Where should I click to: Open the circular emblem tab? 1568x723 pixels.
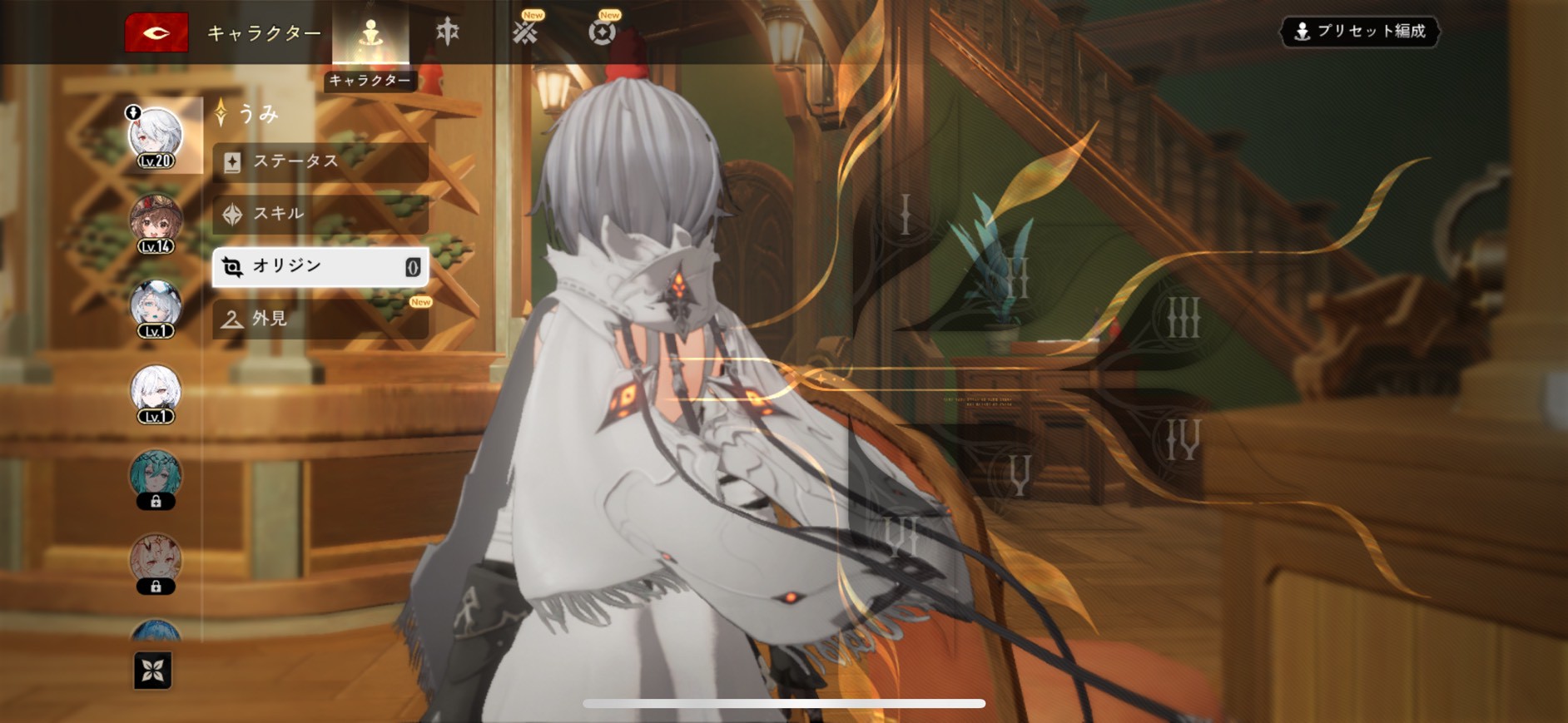[x=602, y=32]
